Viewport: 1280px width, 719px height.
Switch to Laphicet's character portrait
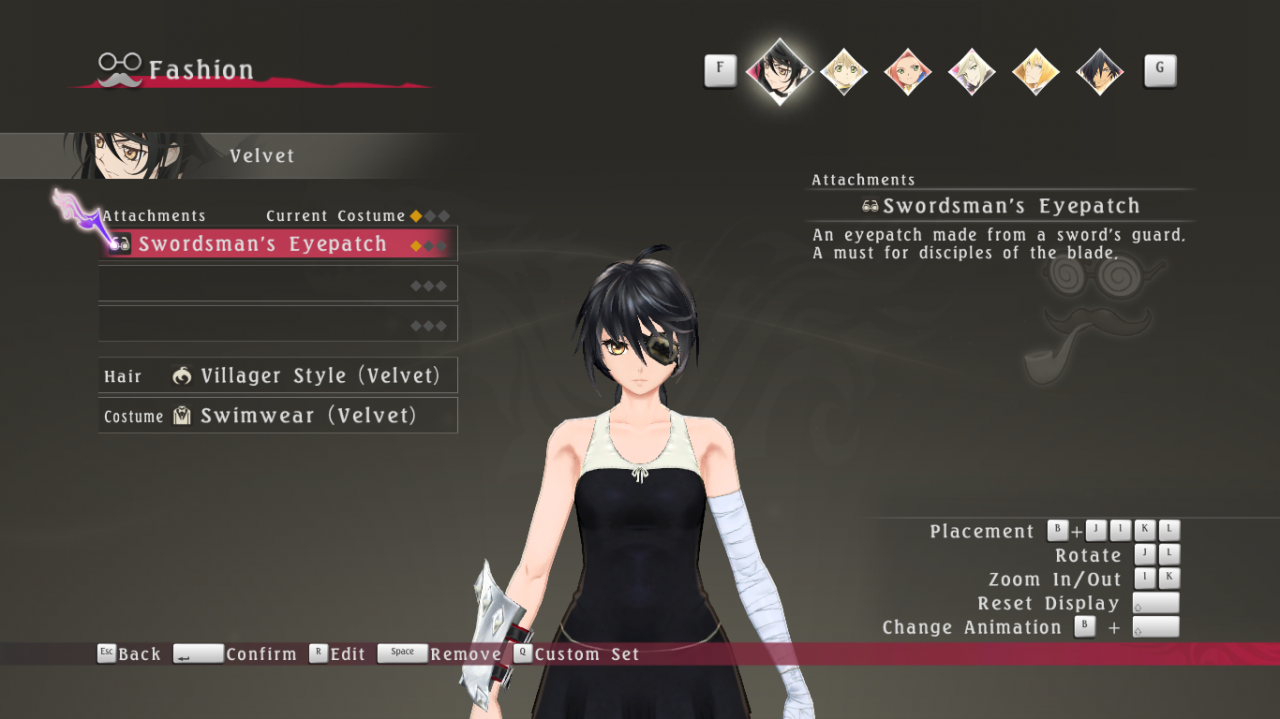click(x=843, y=71)
